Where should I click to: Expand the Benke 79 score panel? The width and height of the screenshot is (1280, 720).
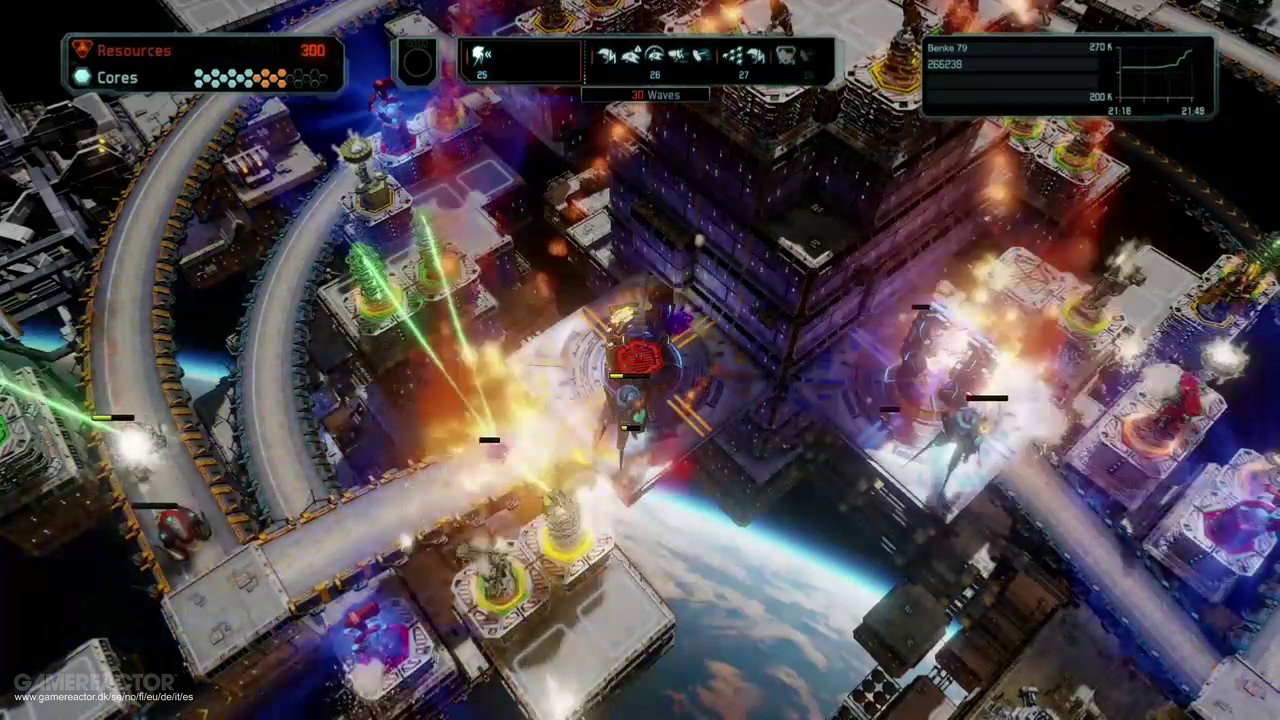click(948, 48)
